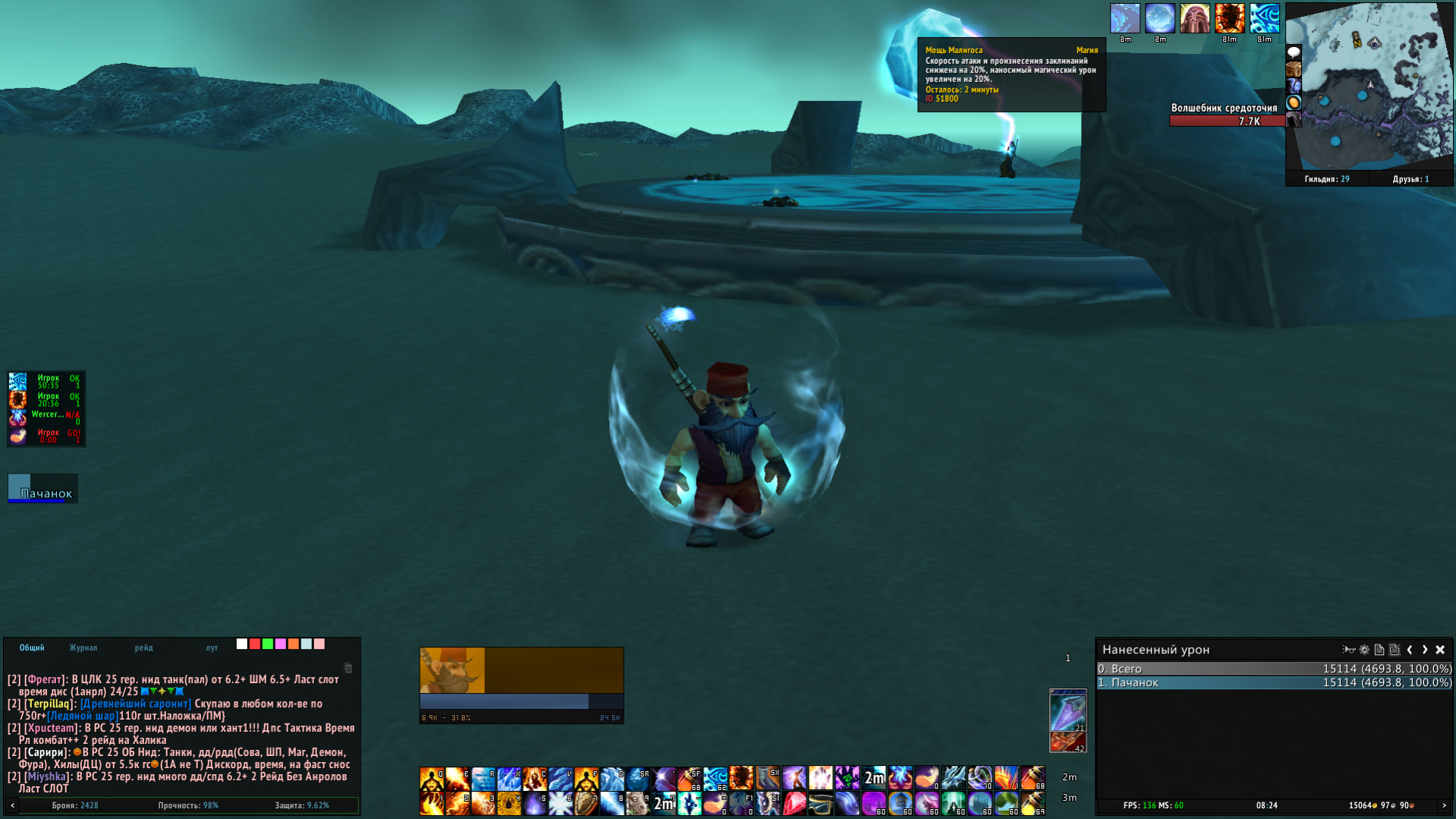Open damage meter gear settings

[x=1364, y=650]
